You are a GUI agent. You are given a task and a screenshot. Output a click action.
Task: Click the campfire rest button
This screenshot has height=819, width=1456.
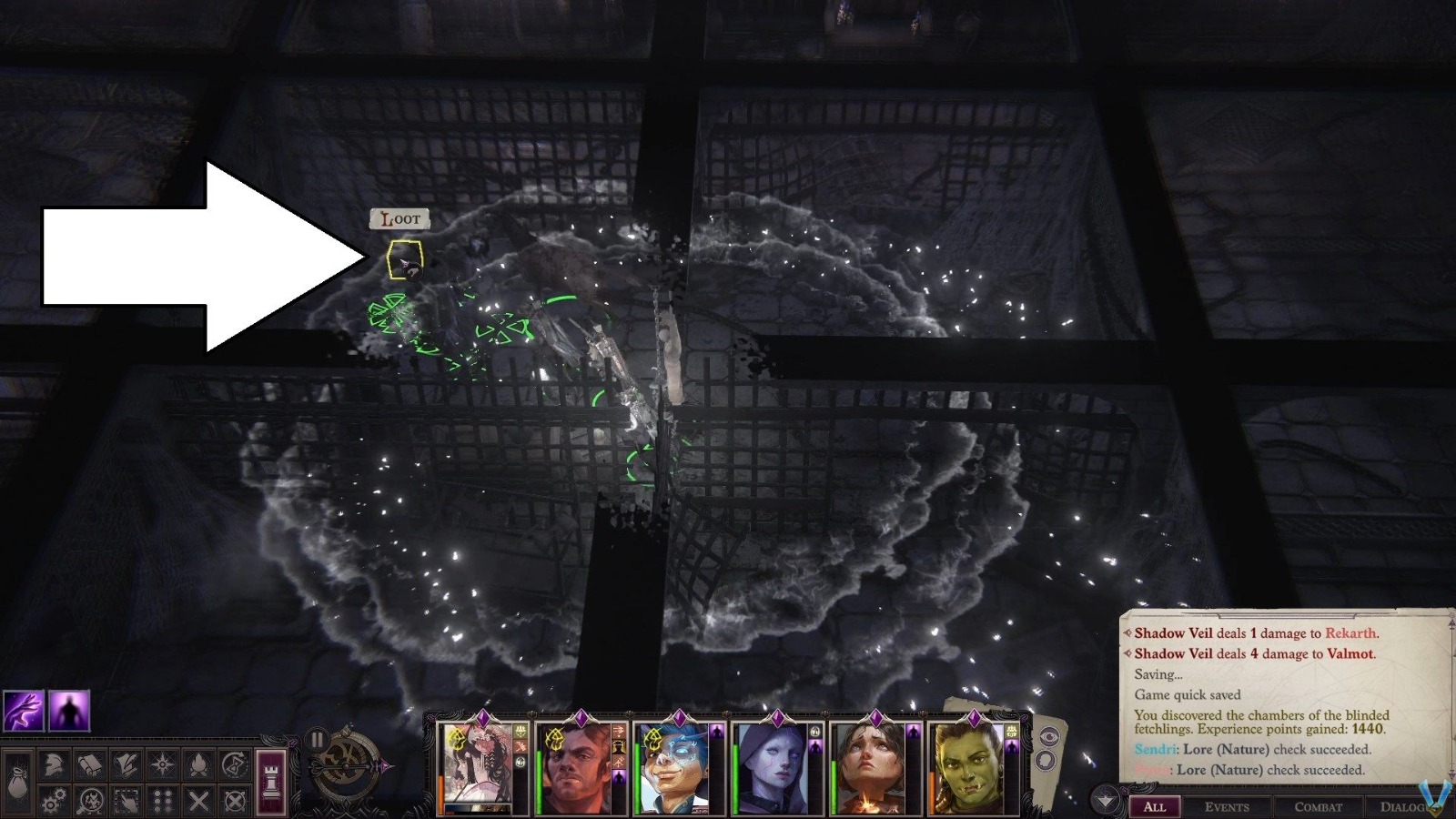pyautogui.click(x=198, y=766)
